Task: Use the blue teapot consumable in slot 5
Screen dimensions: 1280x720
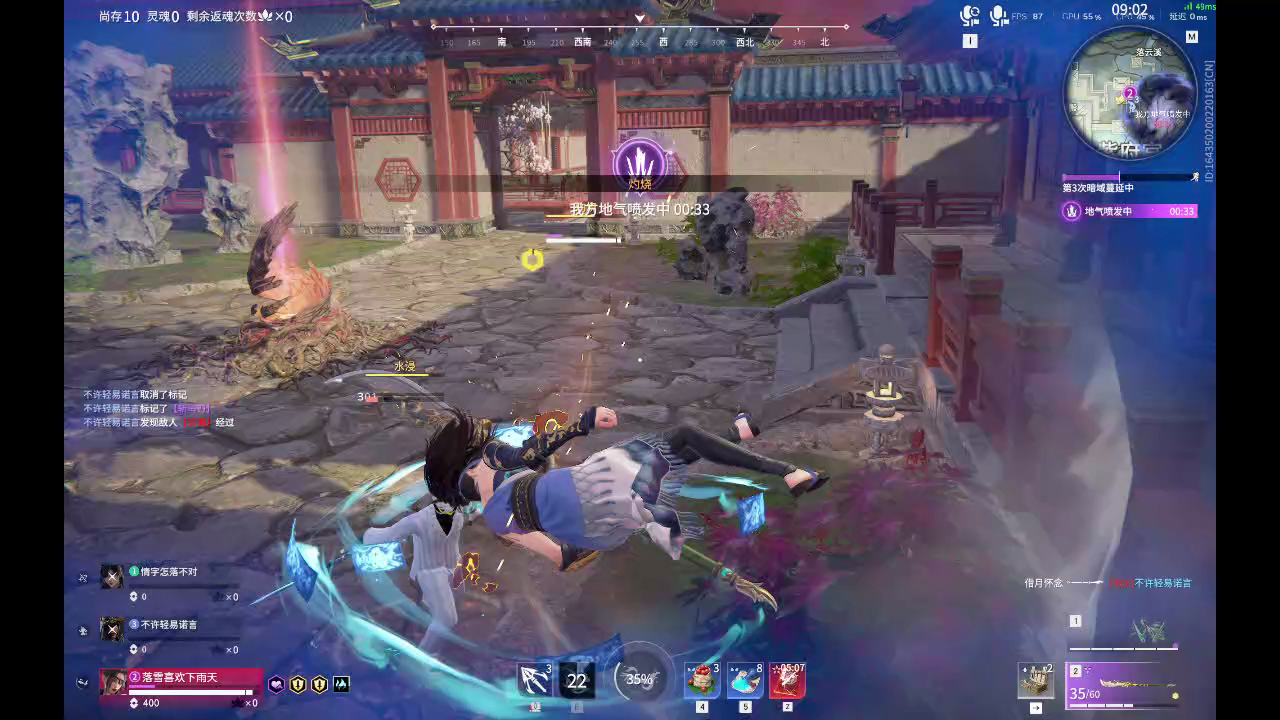Action: coord(745,680)
